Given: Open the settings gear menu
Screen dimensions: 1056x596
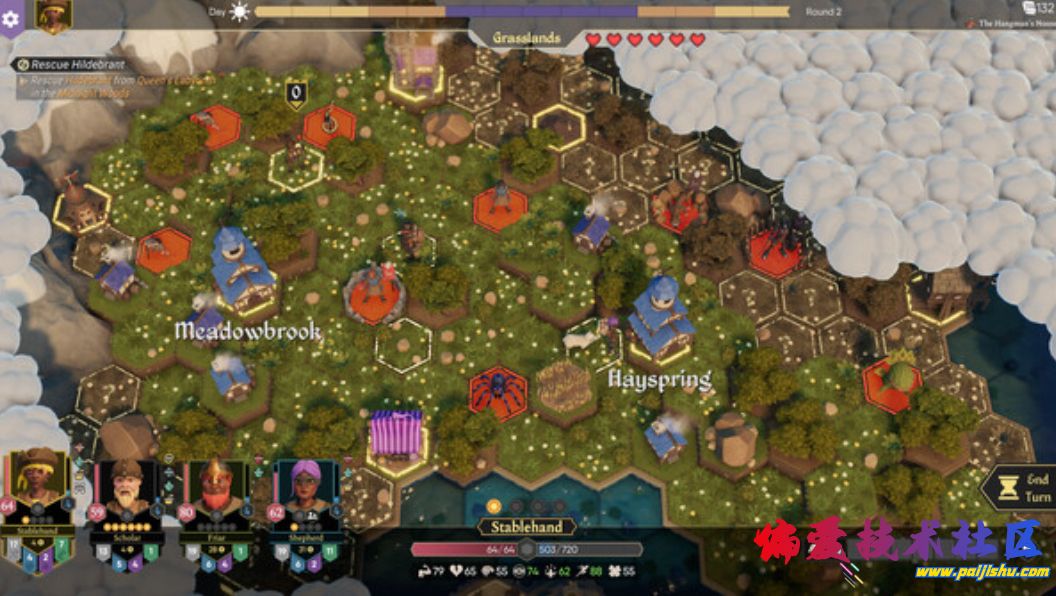Looking at the screenshot, I should pyautogui.click(x=11, y=17).
